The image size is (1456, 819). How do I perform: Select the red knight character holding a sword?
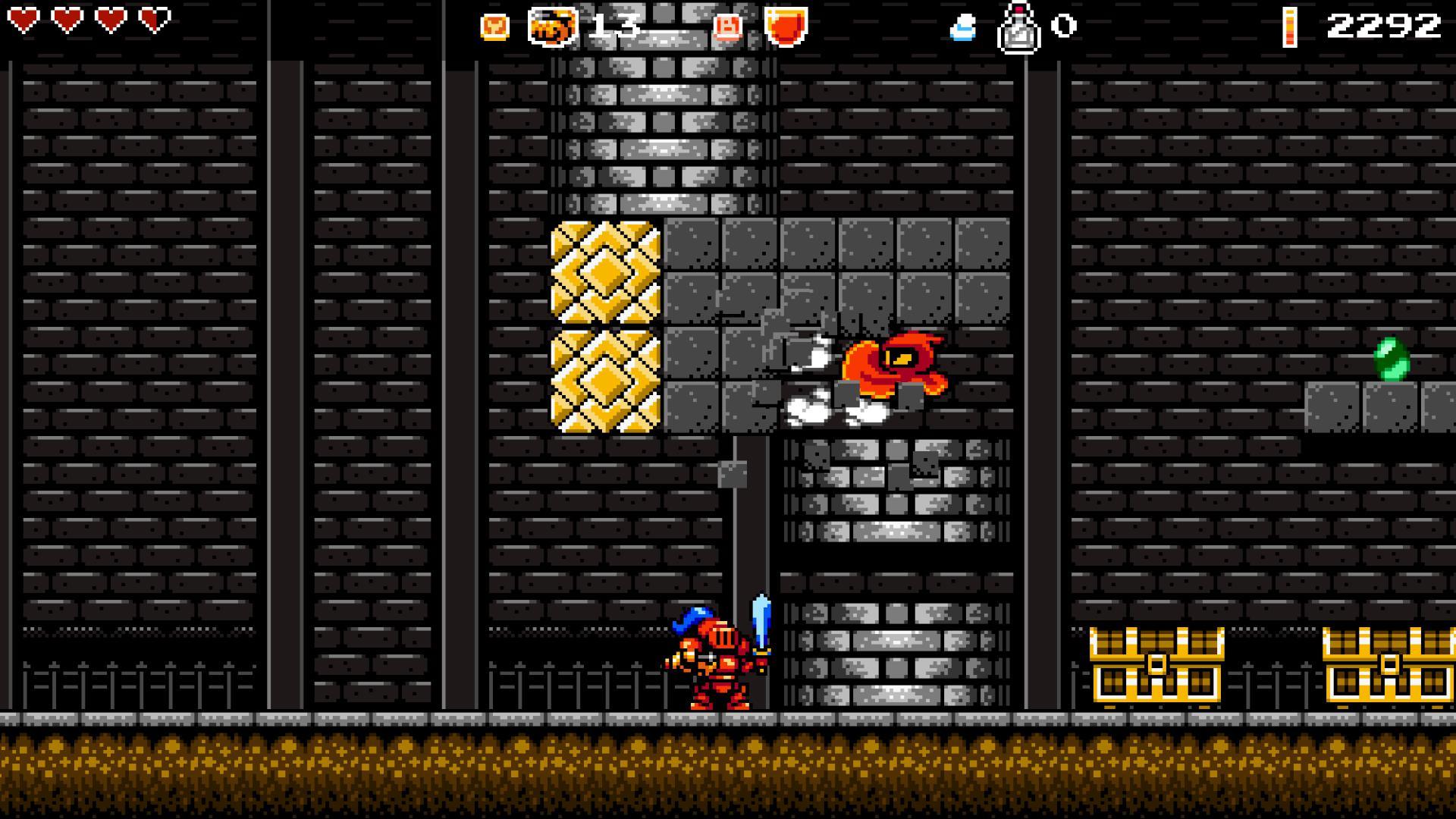(x=713, y=667)
